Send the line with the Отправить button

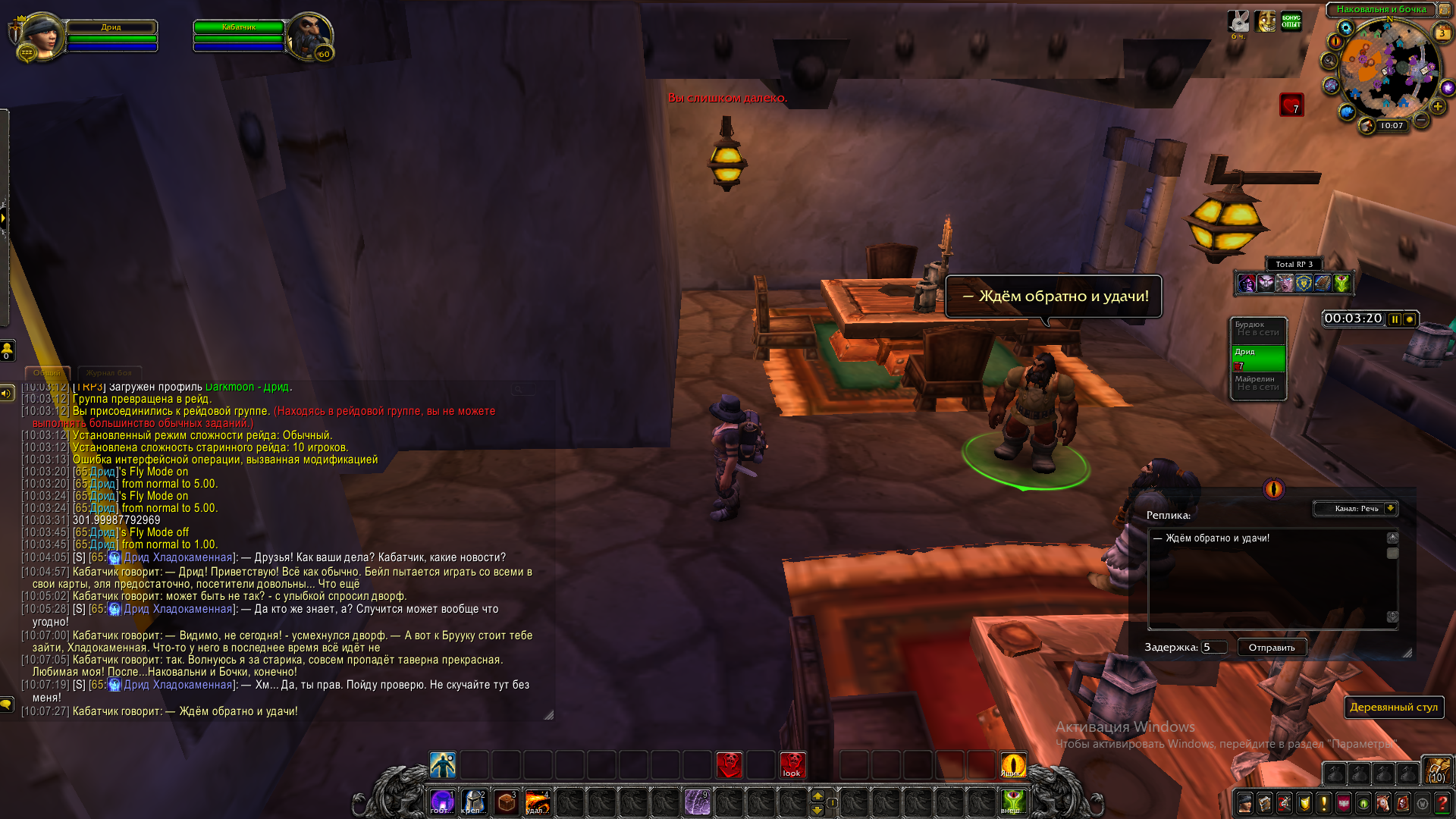1272,648
